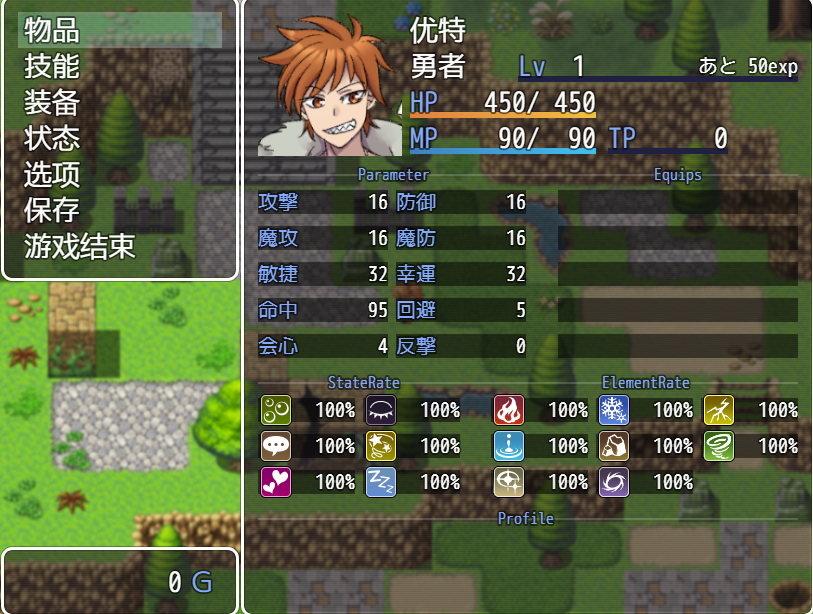
Task: Go to 选项 (Options)
Action: tap(52, 174)
